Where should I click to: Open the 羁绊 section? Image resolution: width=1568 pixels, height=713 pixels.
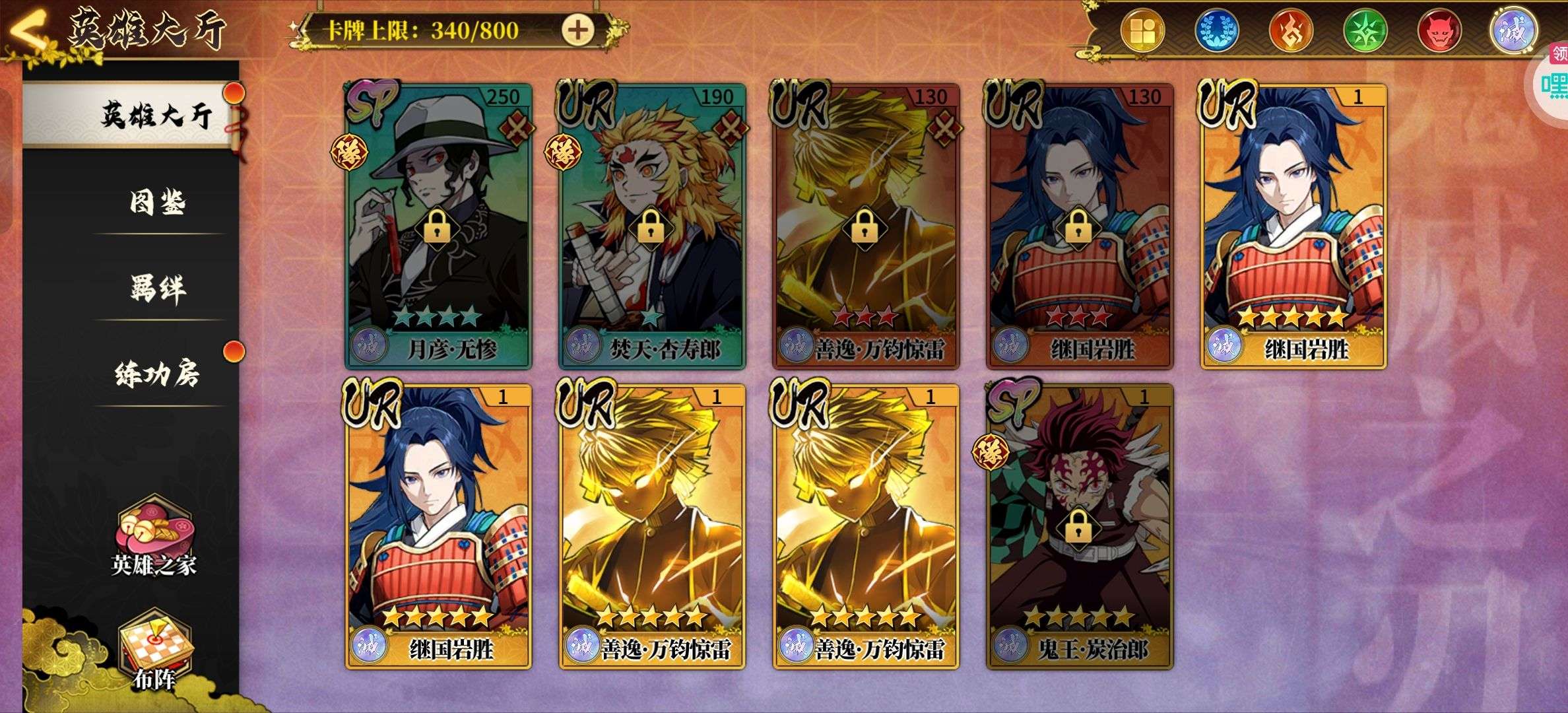pos(157,289)
